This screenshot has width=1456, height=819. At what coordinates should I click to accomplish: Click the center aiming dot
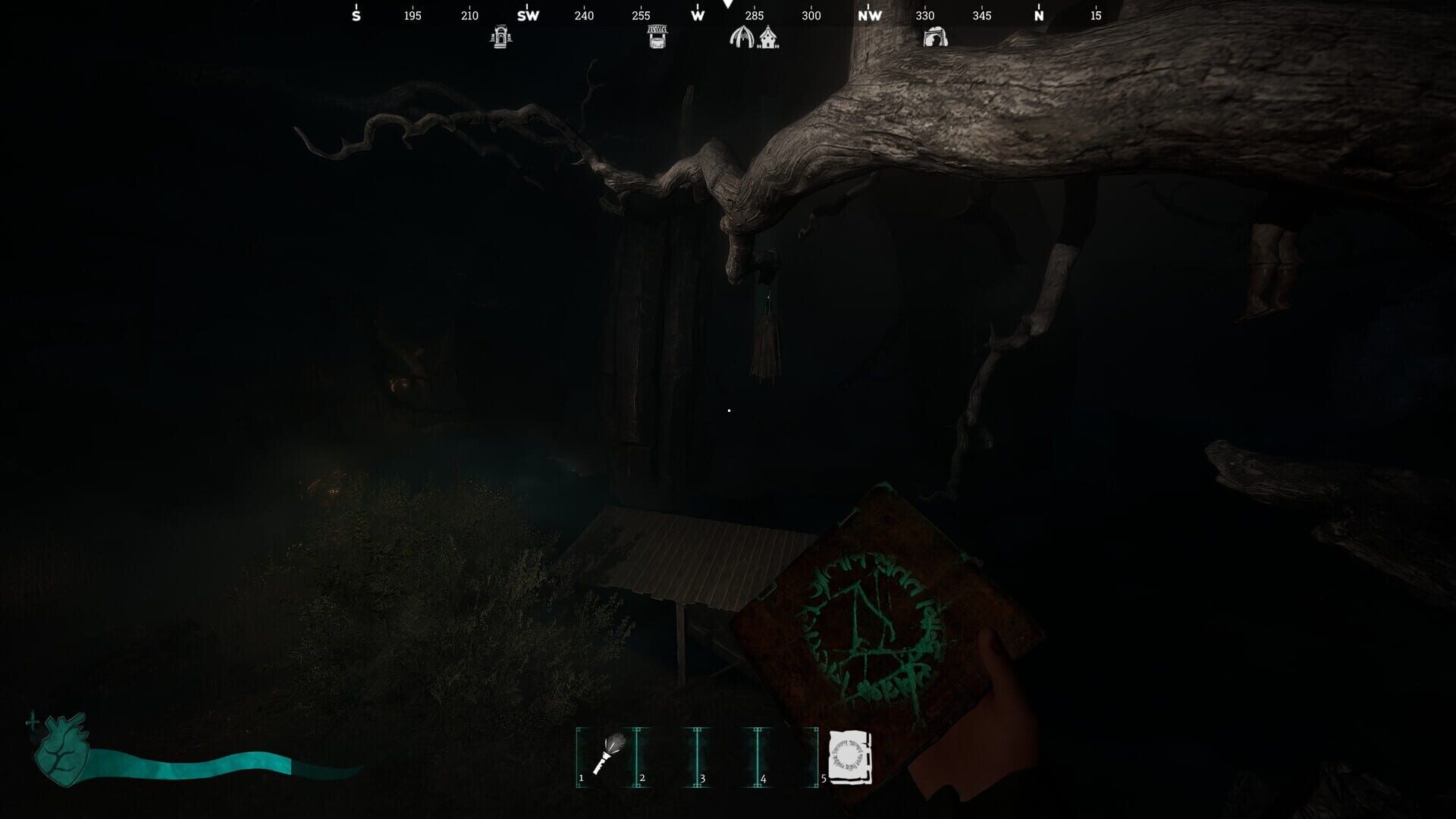(728, 409)
